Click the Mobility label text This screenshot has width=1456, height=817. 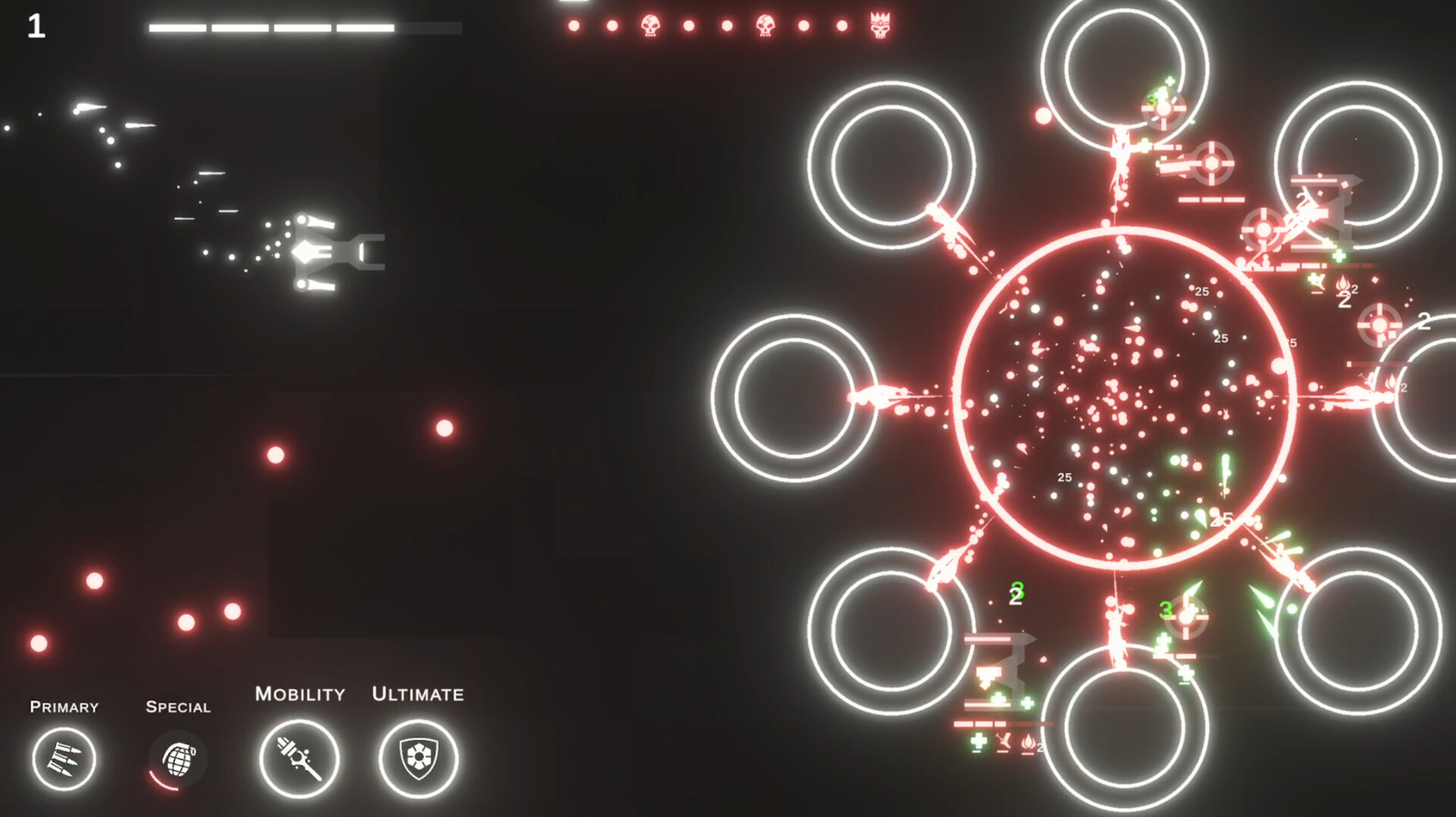click(x=300, y=693)
